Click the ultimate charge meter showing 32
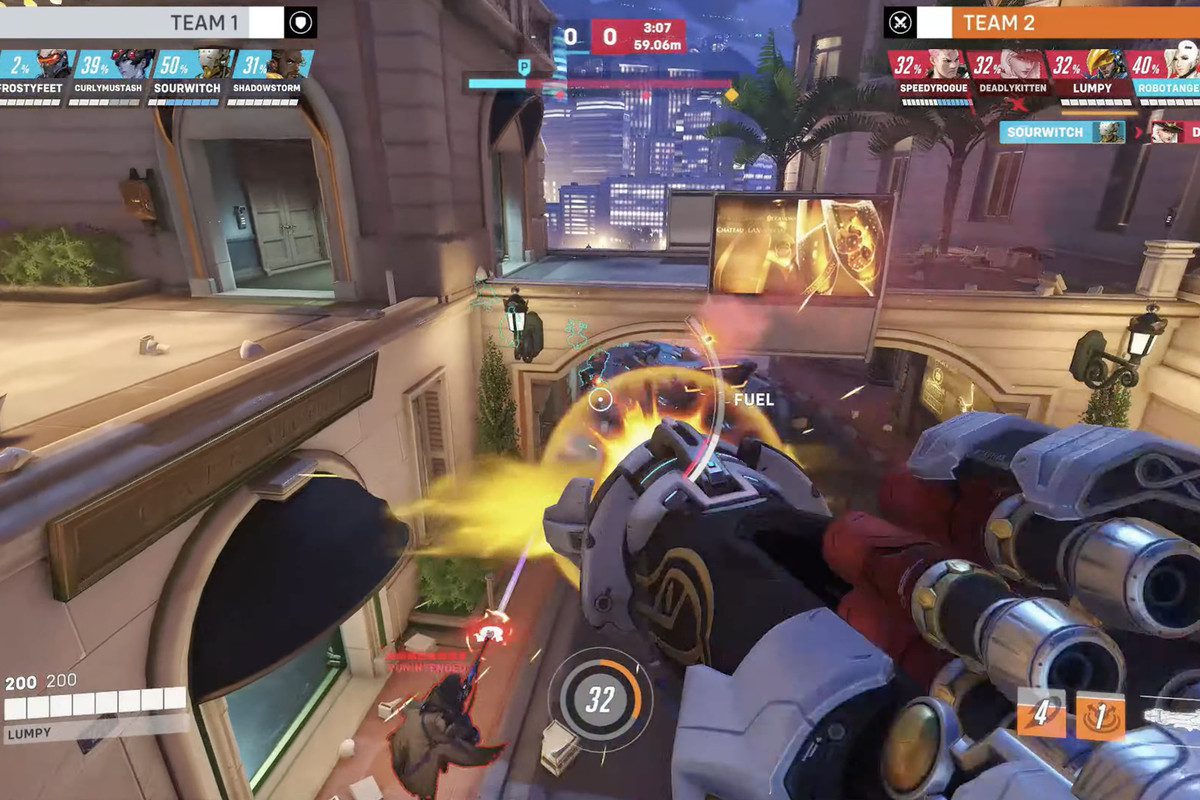This screenshot has width=1200, height=800. (599, 700)
